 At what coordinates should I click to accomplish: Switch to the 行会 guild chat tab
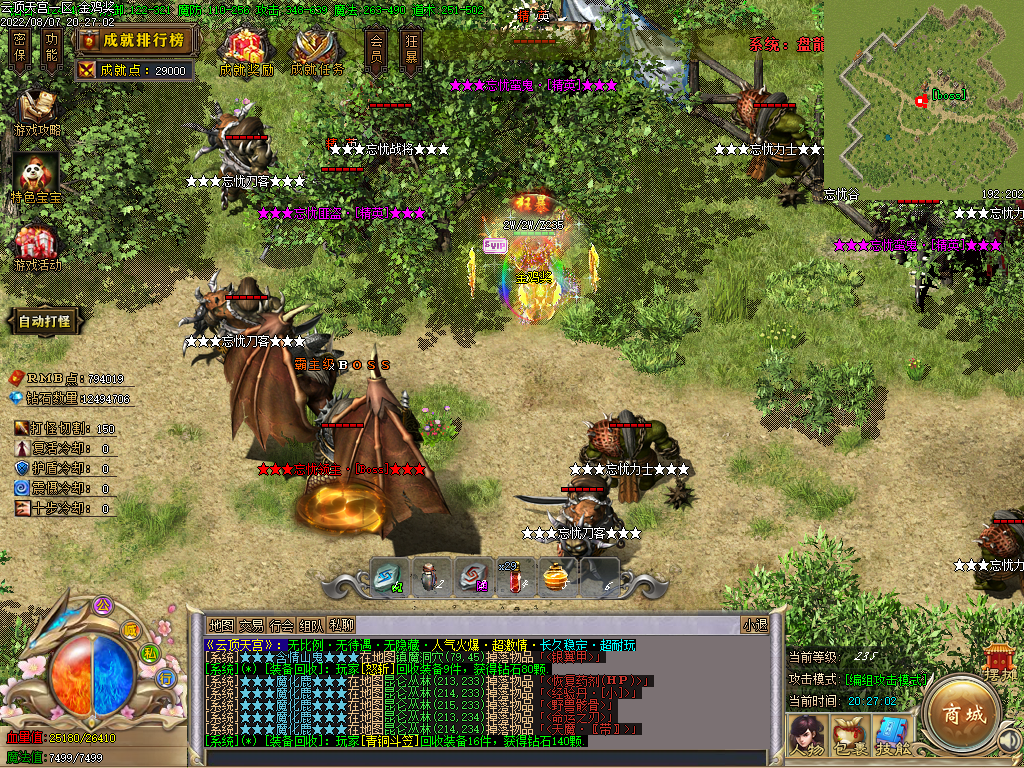pos(281,625)
